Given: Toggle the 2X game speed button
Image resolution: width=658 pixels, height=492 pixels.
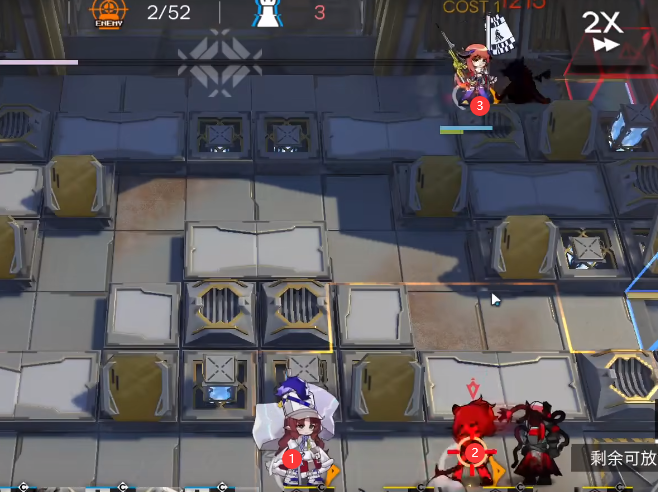Looking at the screenshot, I should click(x=603, y=31).
